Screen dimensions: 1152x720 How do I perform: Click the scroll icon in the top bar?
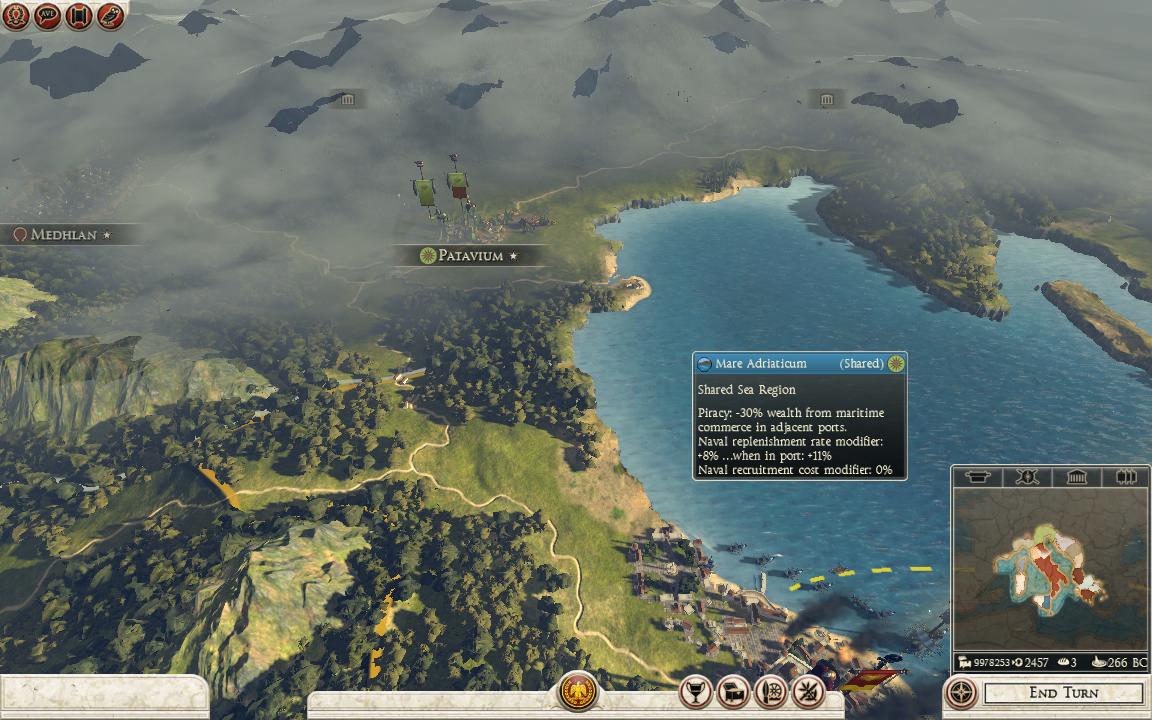79,15
